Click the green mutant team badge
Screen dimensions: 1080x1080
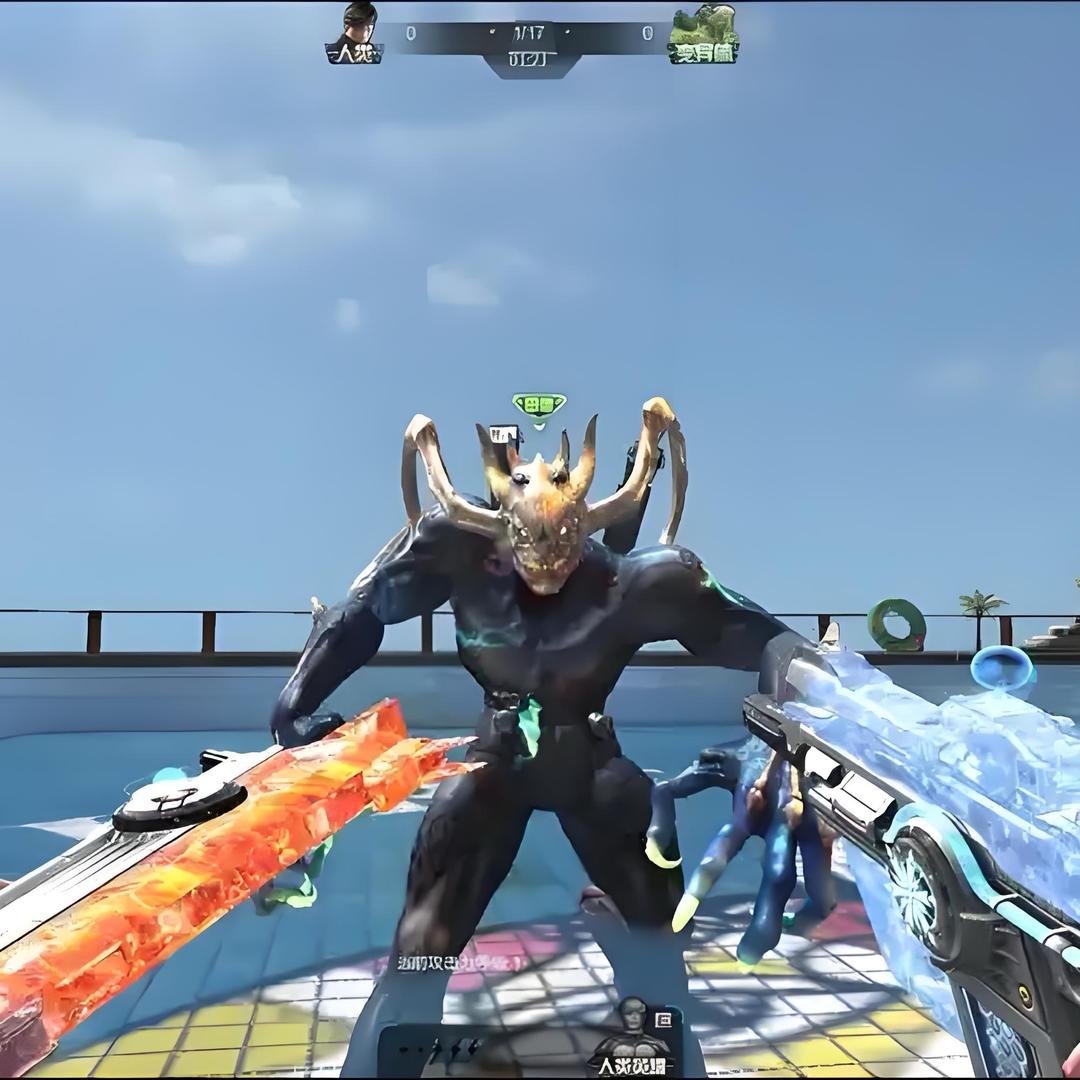(x=704, y=34)
